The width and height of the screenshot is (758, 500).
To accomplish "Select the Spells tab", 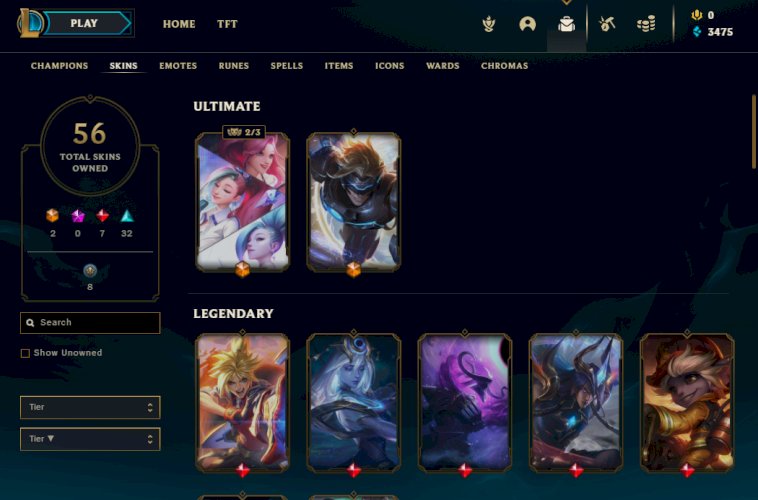I will [287, 66].
